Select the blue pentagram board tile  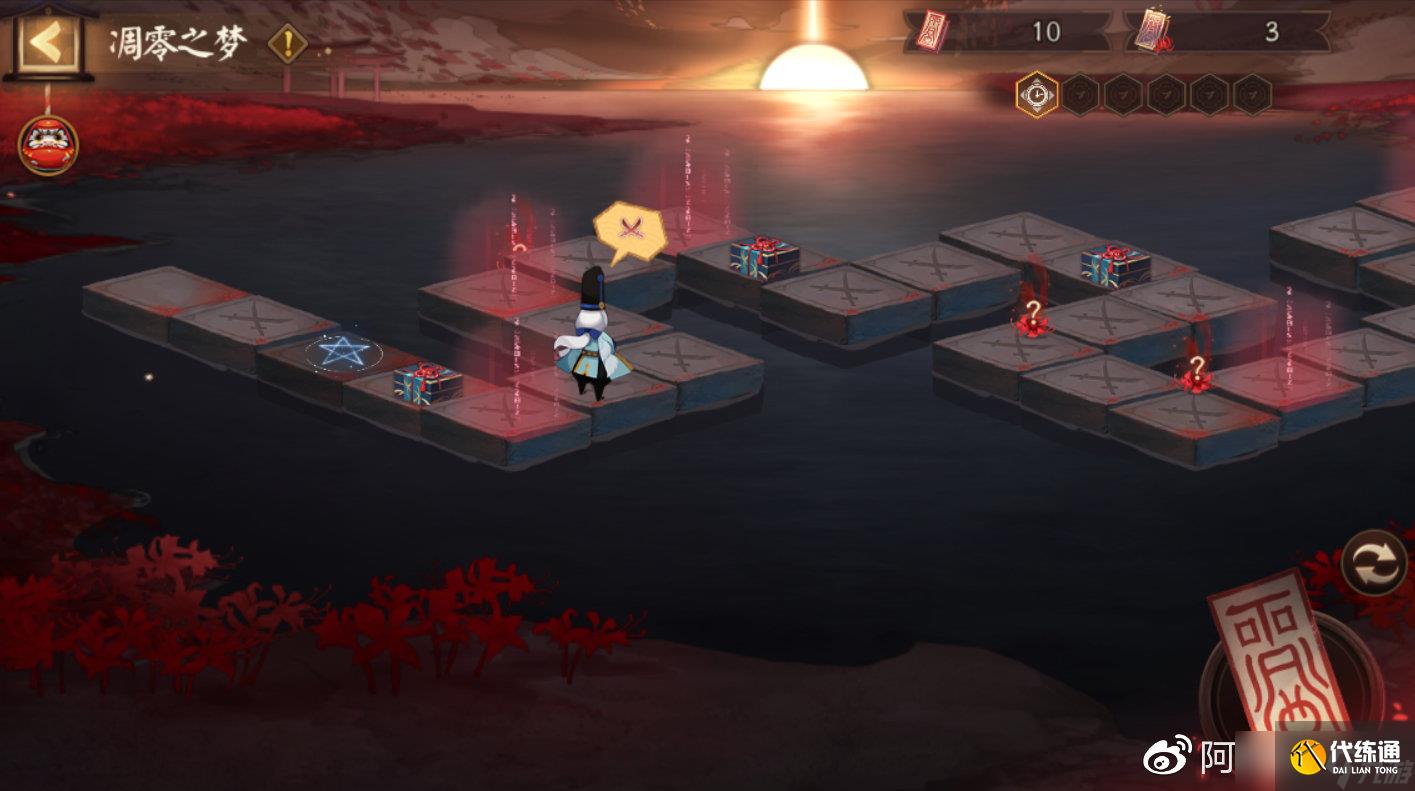click(x=344, y=353)
